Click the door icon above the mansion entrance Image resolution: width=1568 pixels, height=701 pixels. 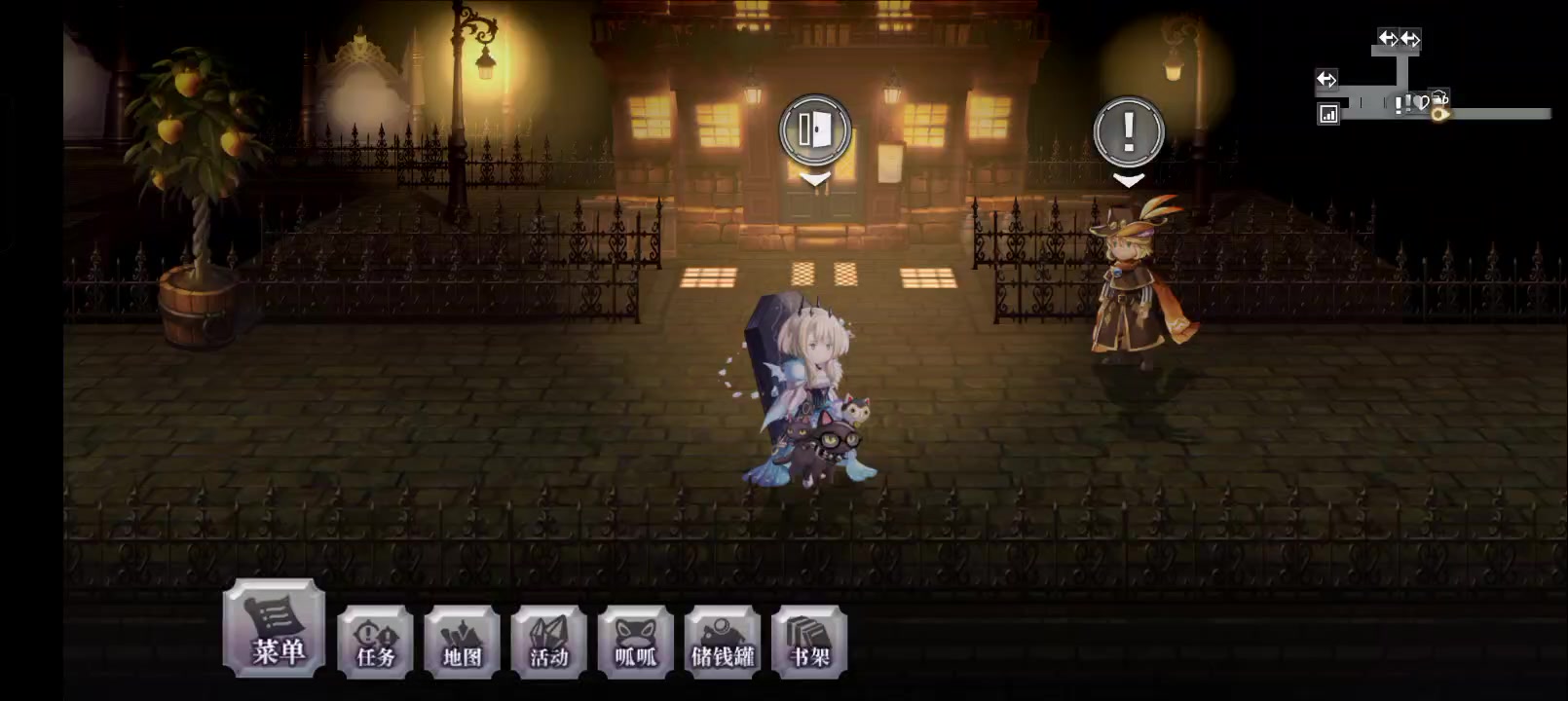pyautogui.click(x=815, y=129)
